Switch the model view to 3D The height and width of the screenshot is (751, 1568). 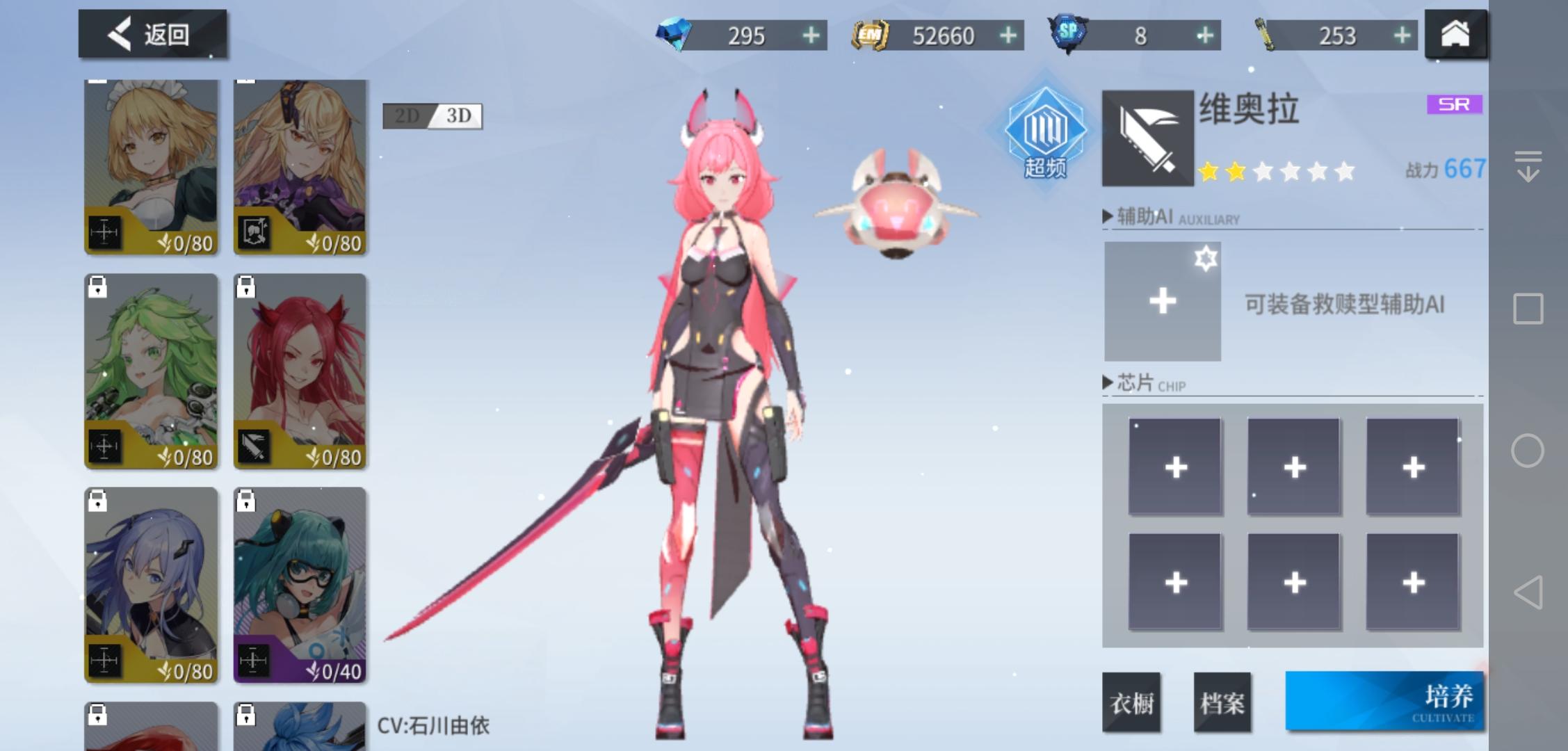[x=458, y=116]
